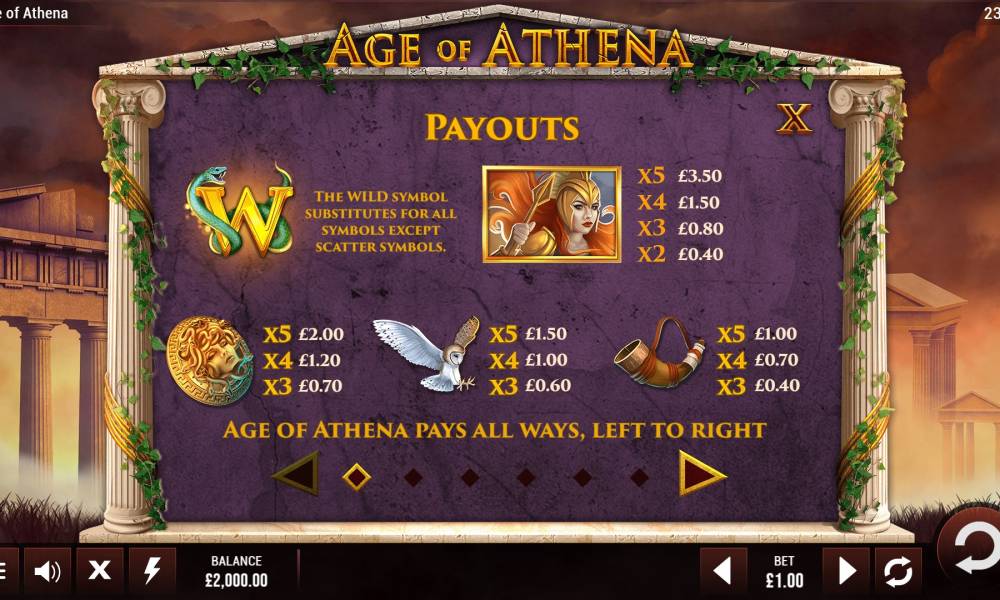
Task: Activate the lightning bolt turbo button
Action: point(152,571)
